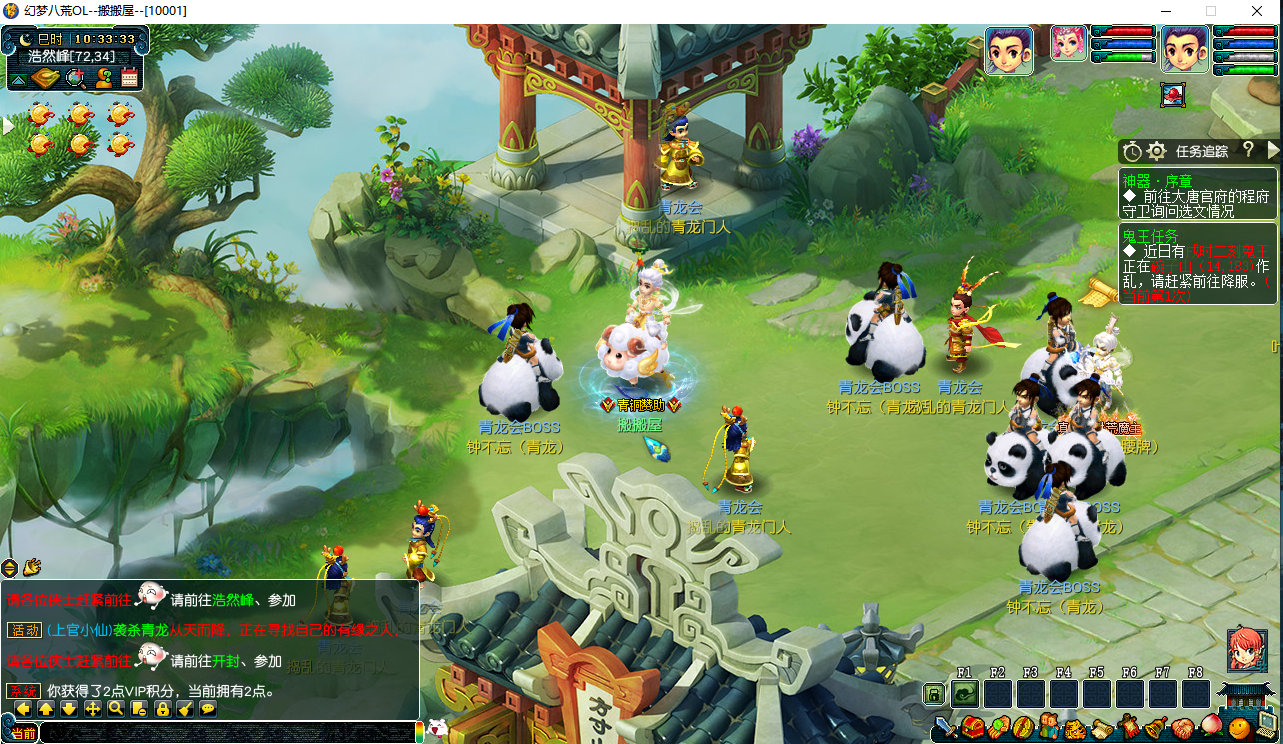
Task: Open the orange helper figure with question mark
Action: click(x=103, y=78)
